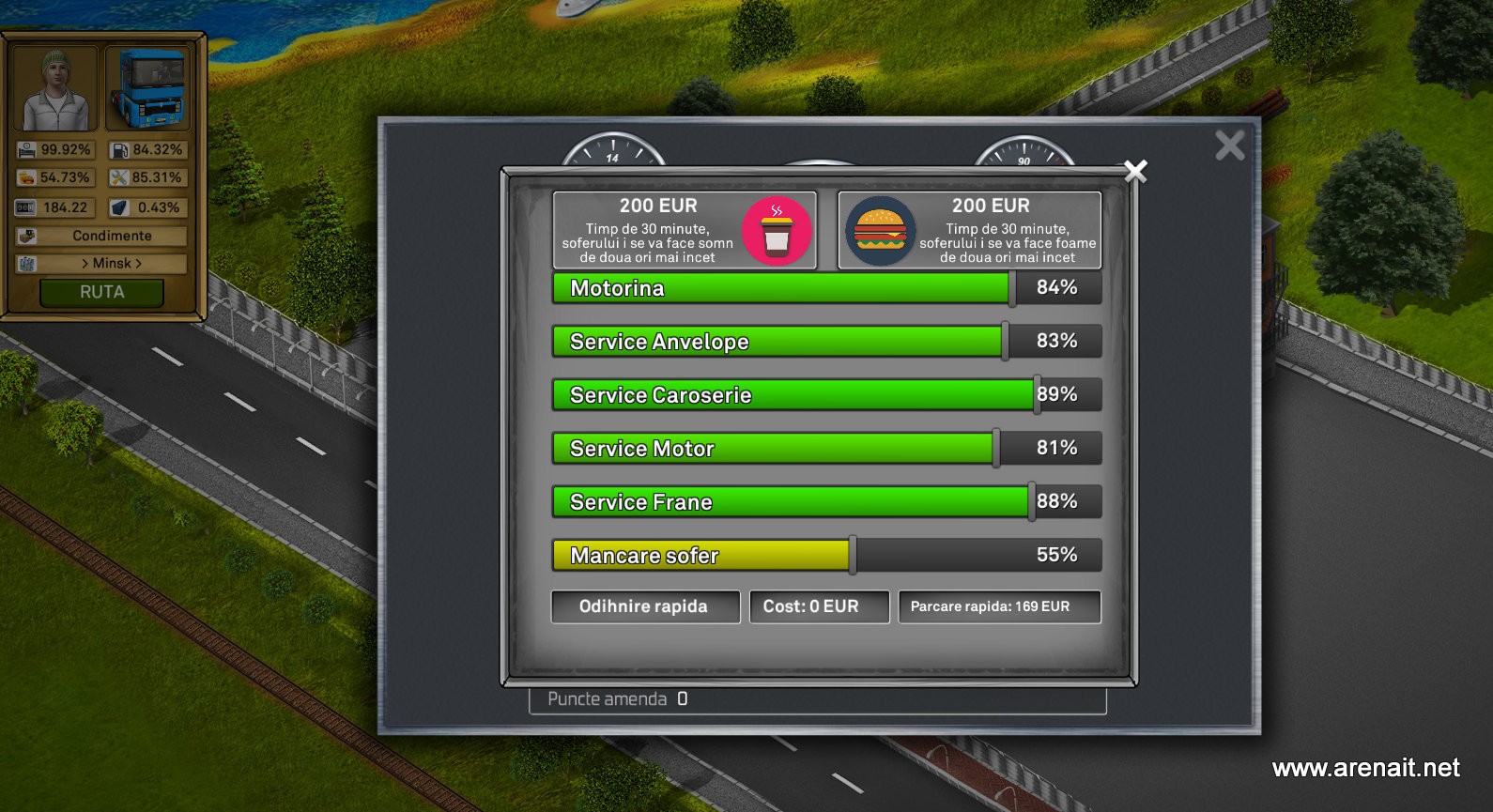Close the outer grey panel
The image size is (1493, 812).
point(1229,146)
